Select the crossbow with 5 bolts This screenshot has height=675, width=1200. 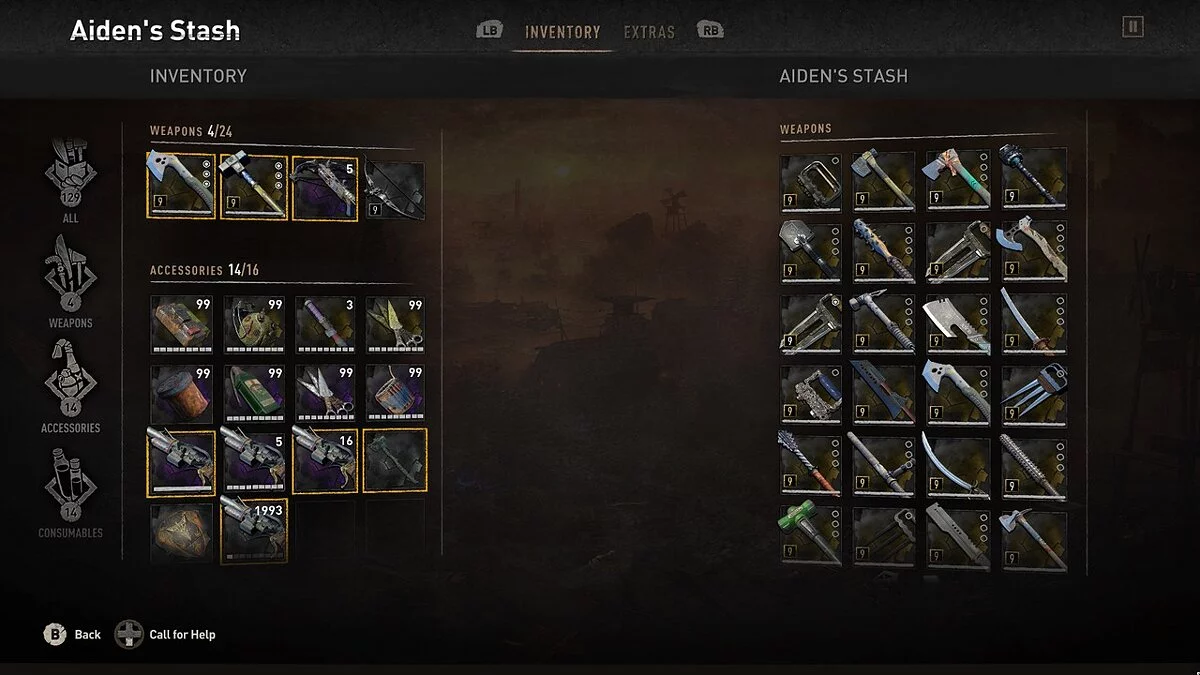[325, 186]
